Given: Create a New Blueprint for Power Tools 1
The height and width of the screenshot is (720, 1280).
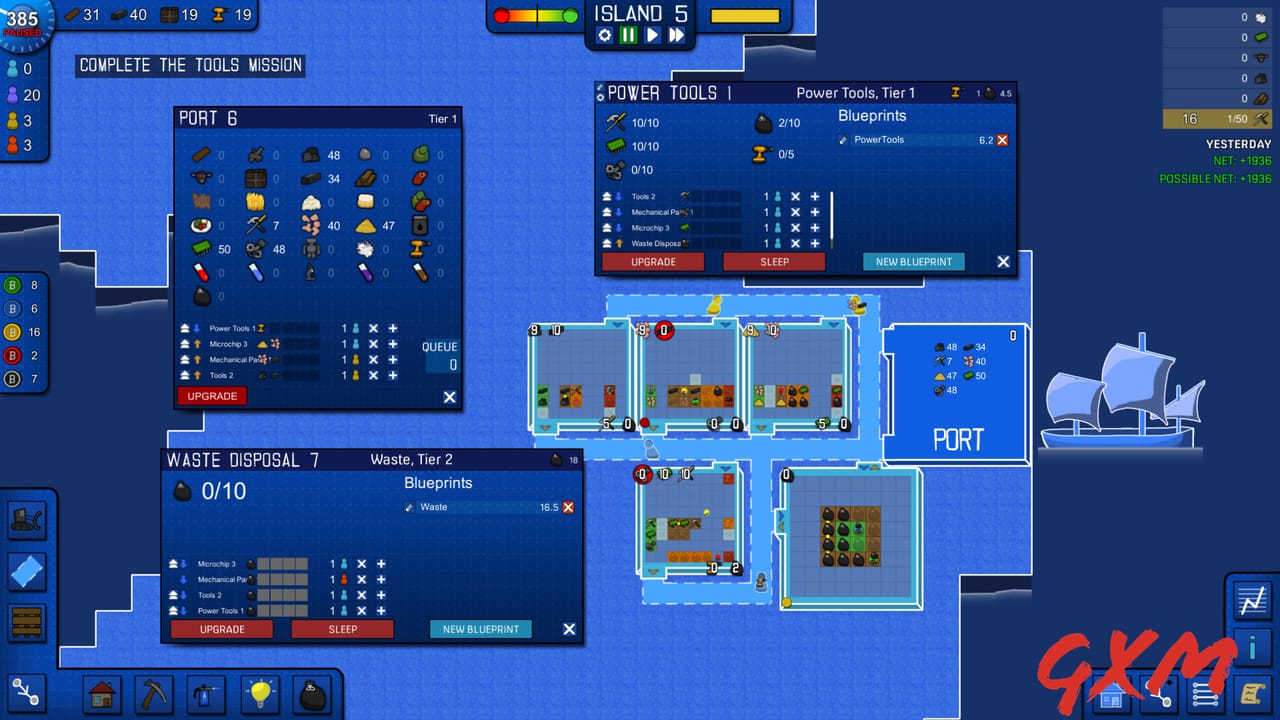Looking at the screenshot, I should click(x=913, y=261).
